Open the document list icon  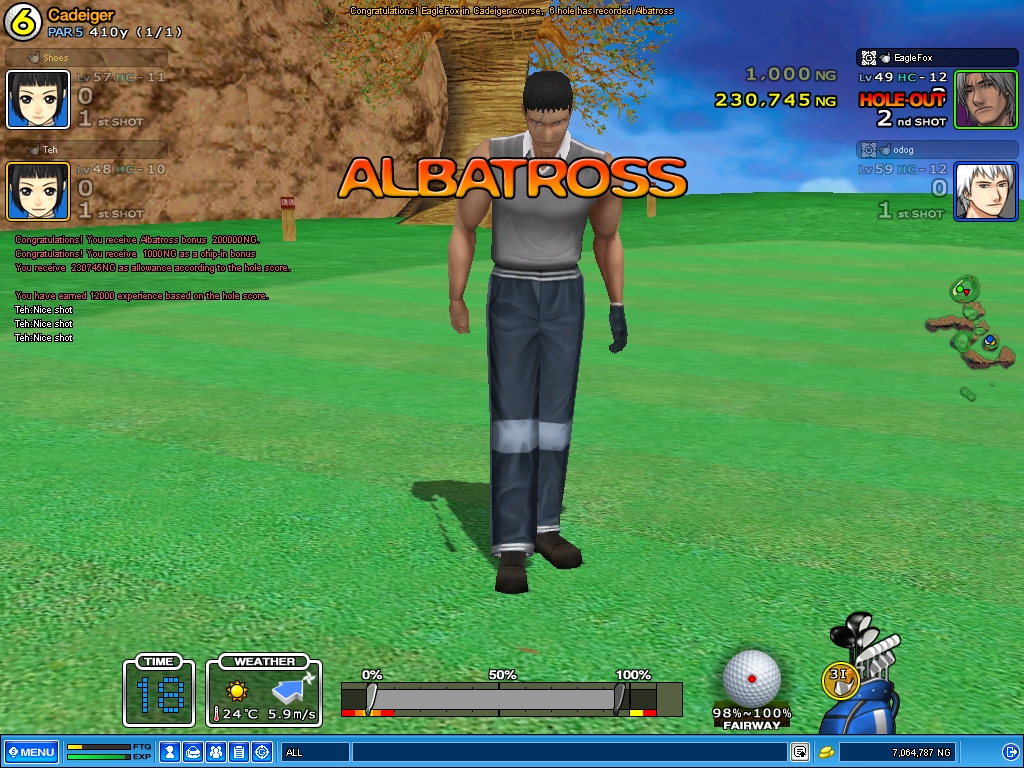[x=239, y=751]
